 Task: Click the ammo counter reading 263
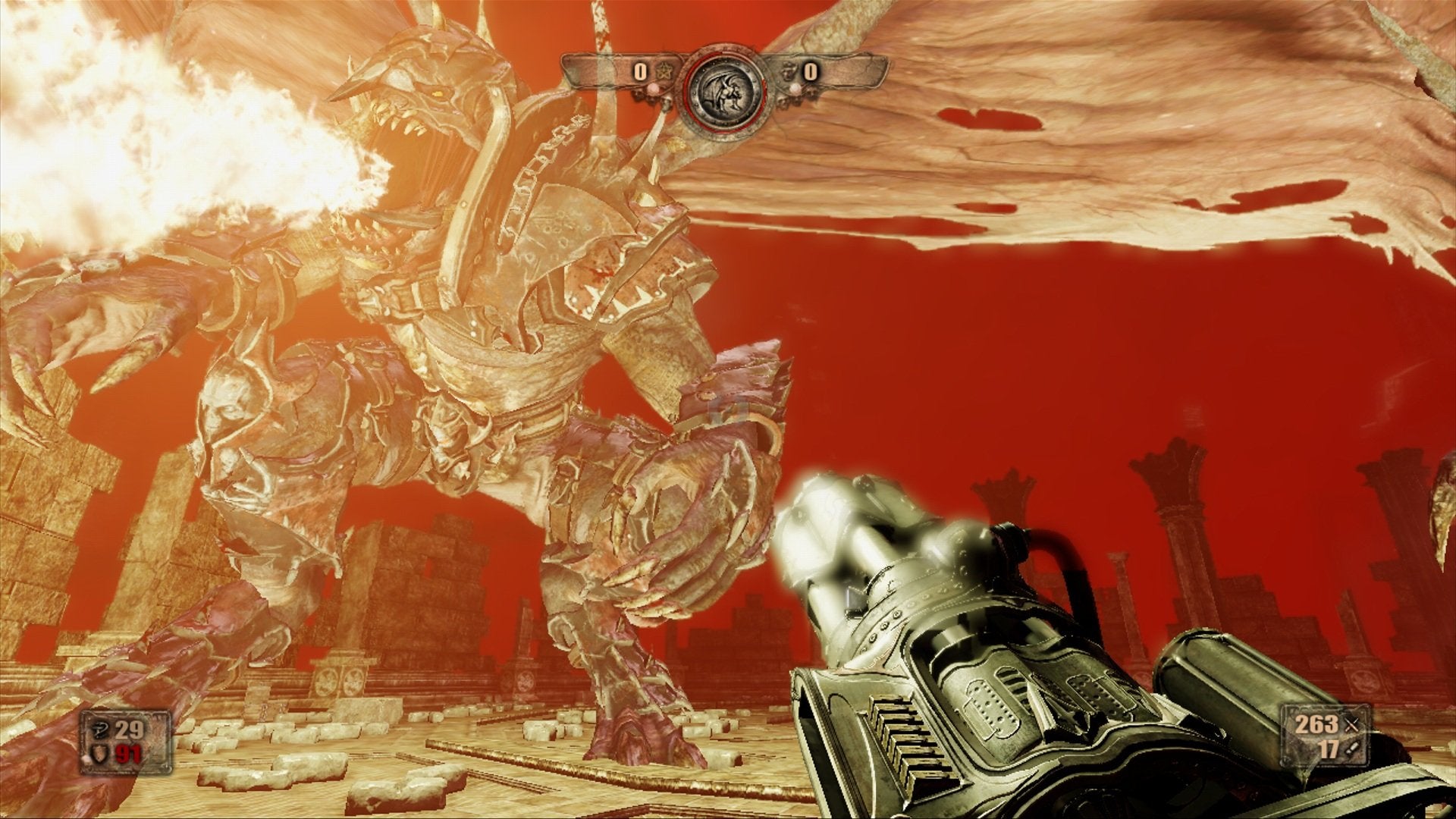click(x=1318, y=724)
